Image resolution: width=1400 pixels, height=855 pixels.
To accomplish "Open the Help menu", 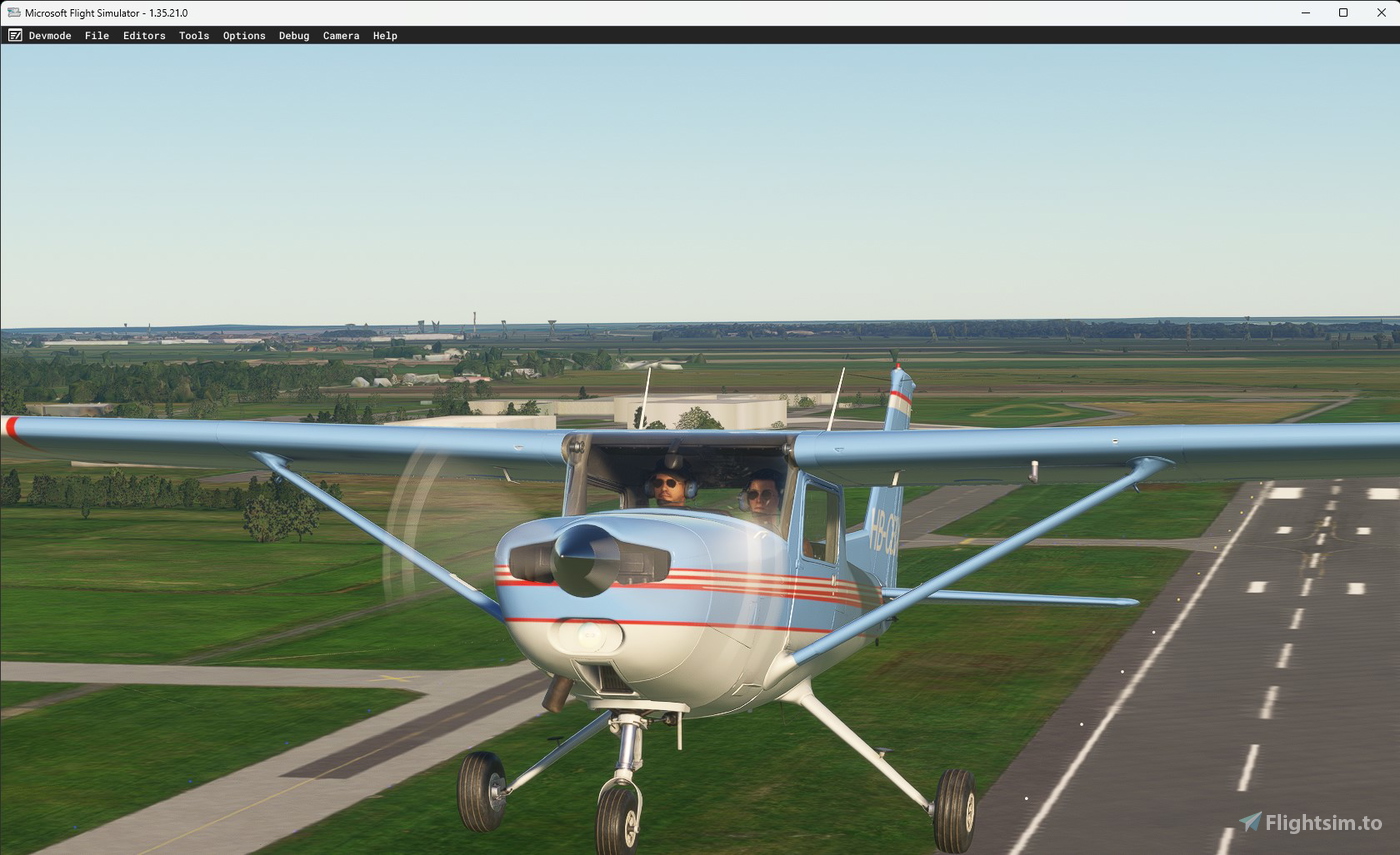I will pyautogui.click(x=385, y=35).
